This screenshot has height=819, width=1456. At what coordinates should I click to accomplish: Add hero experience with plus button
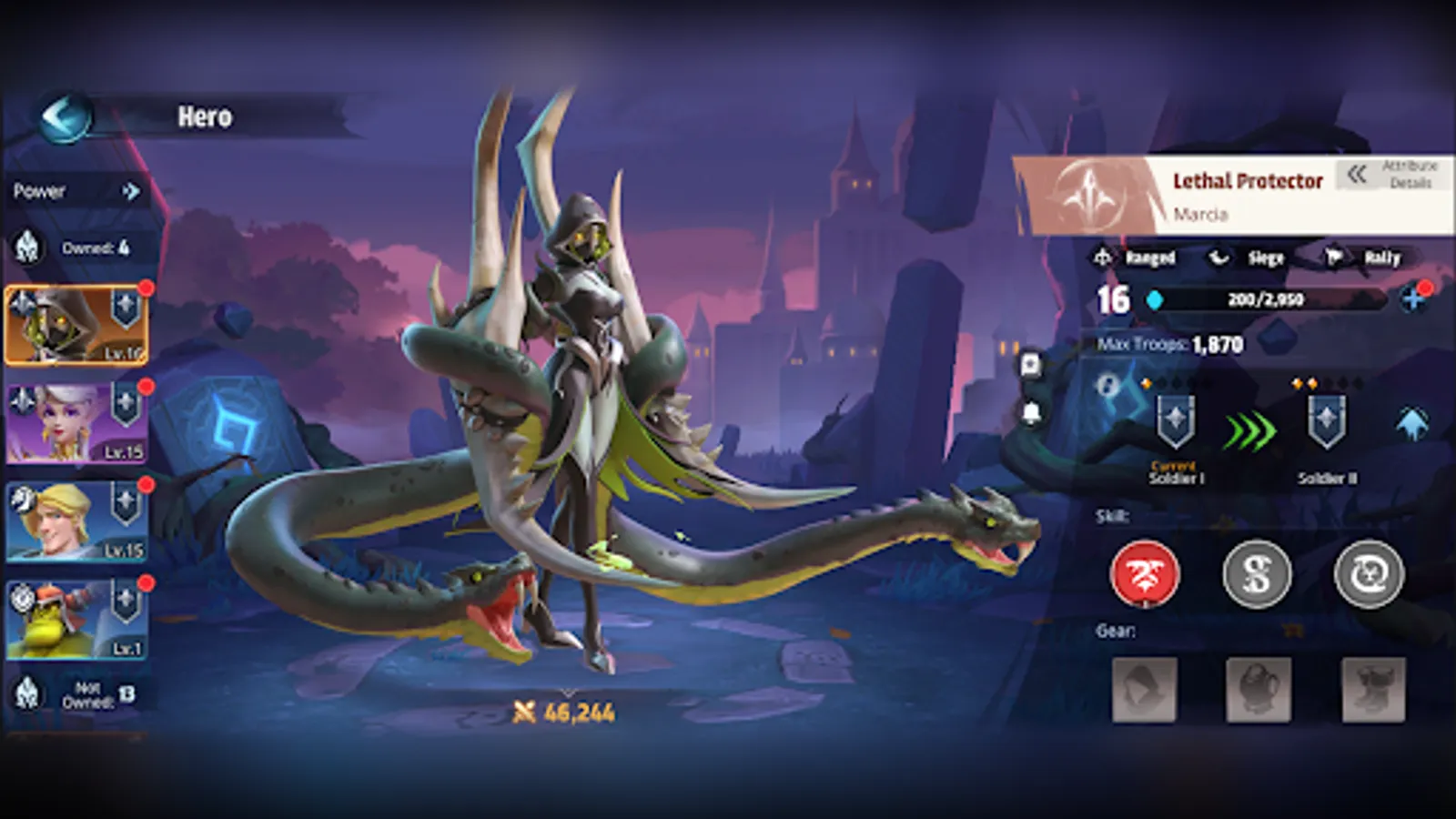pos(1413,298)
